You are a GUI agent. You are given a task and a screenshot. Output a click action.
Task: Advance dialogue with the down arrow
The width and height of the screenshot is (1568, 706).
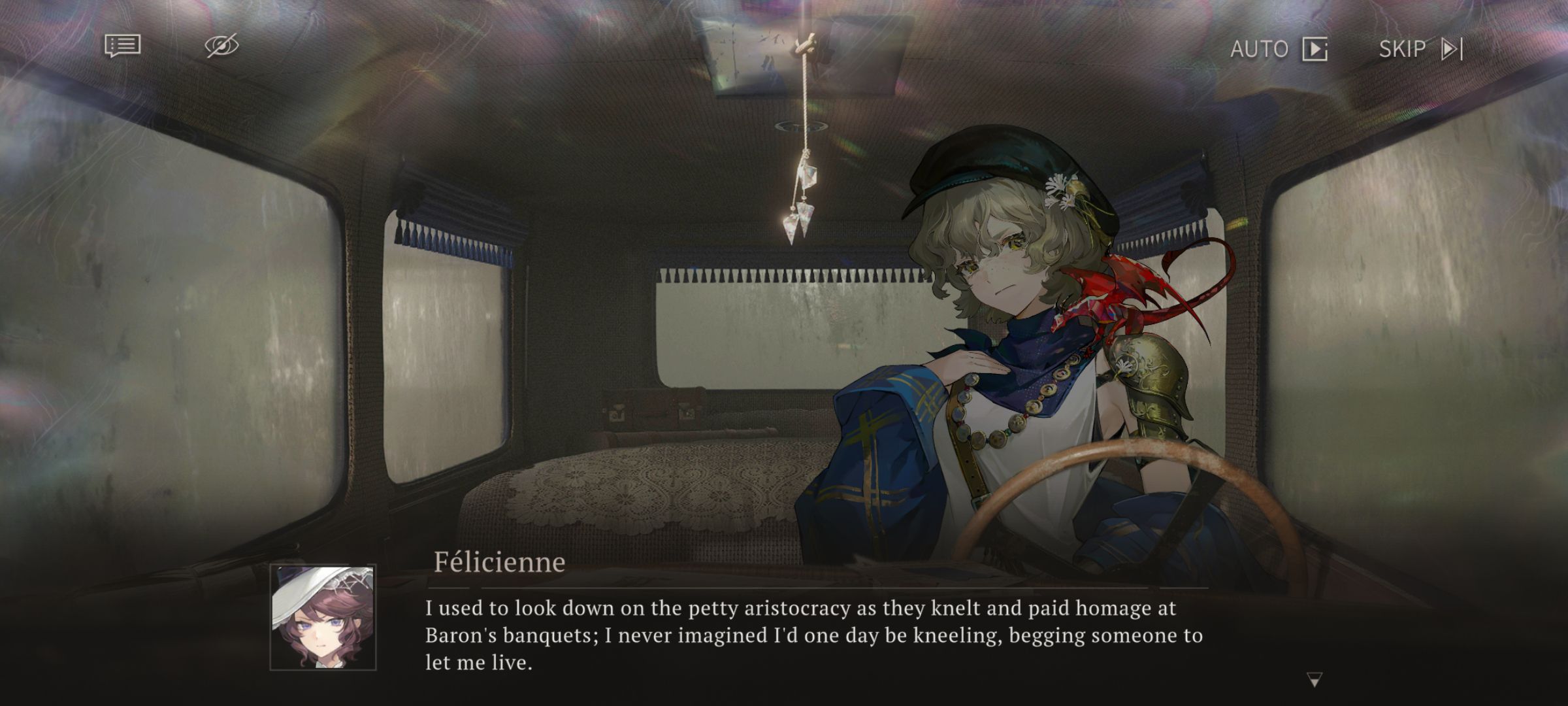[1315, 680]
